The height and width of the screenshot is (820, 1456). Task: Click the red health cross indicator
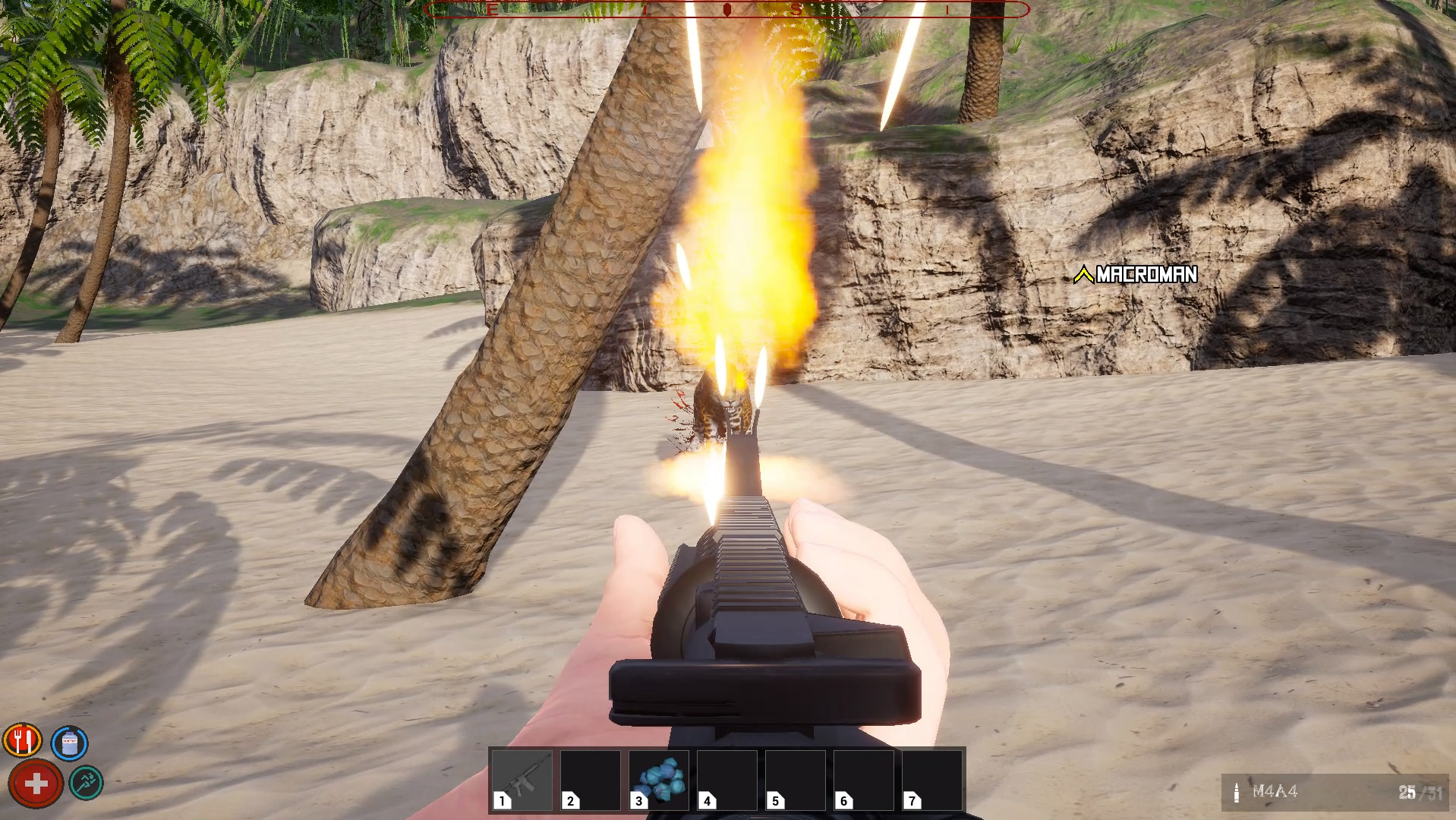click(x=36, y=783)
